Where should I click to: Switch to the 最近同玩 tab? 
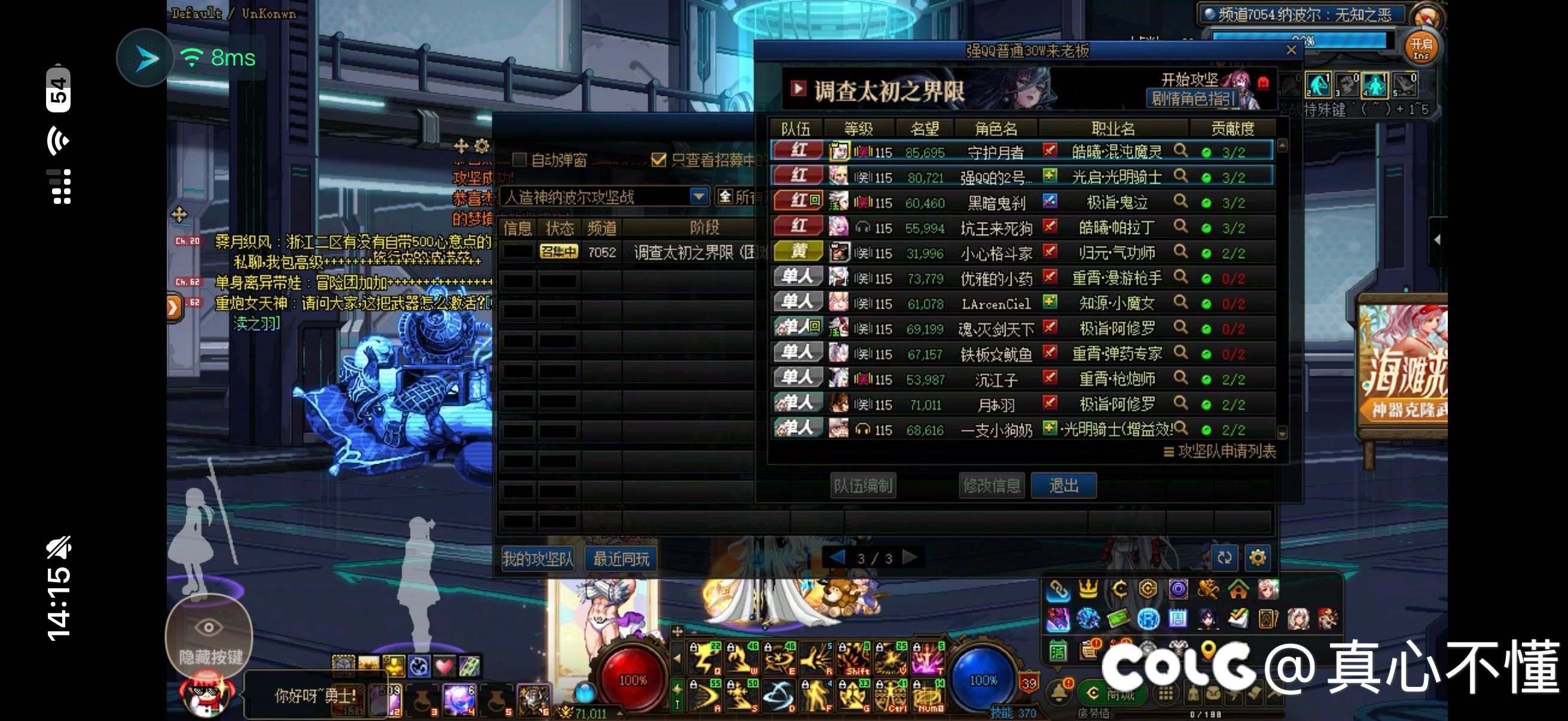[x=620, y=558]
